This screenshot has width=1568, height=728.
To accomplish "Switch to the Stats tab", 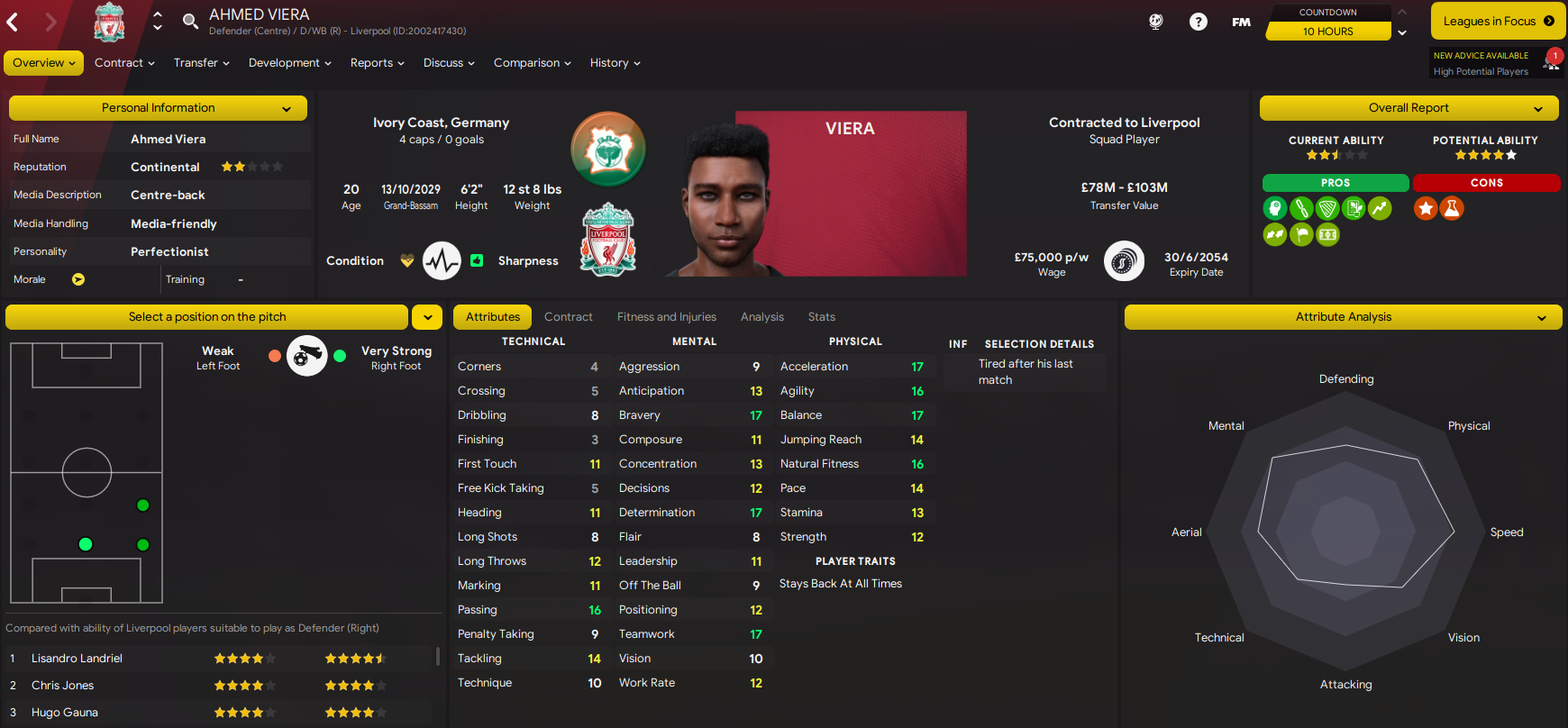I will [821, 317].
